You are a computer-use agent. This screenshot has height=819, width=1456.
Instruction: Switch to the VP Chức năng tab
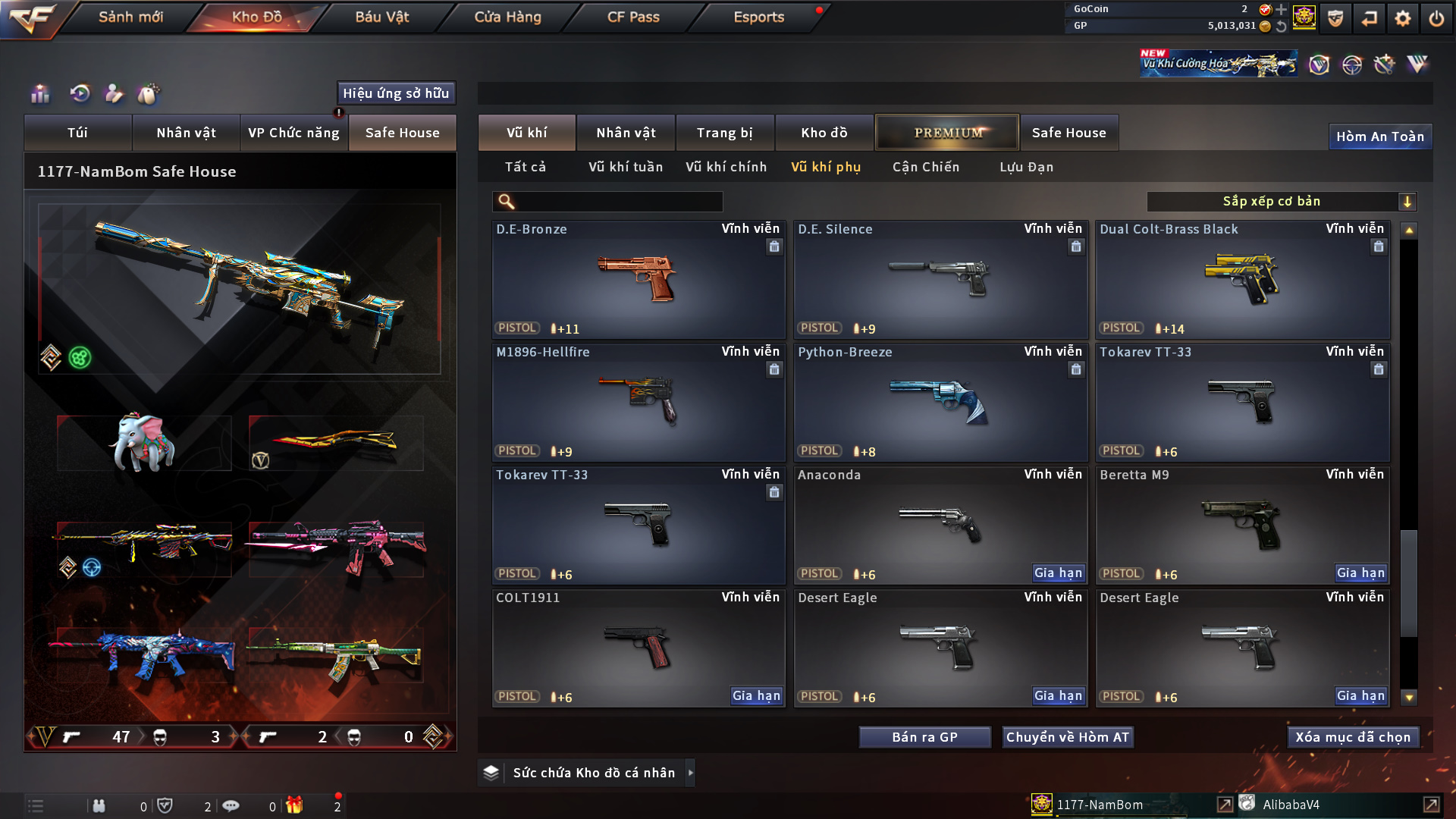tap(293, 133)
